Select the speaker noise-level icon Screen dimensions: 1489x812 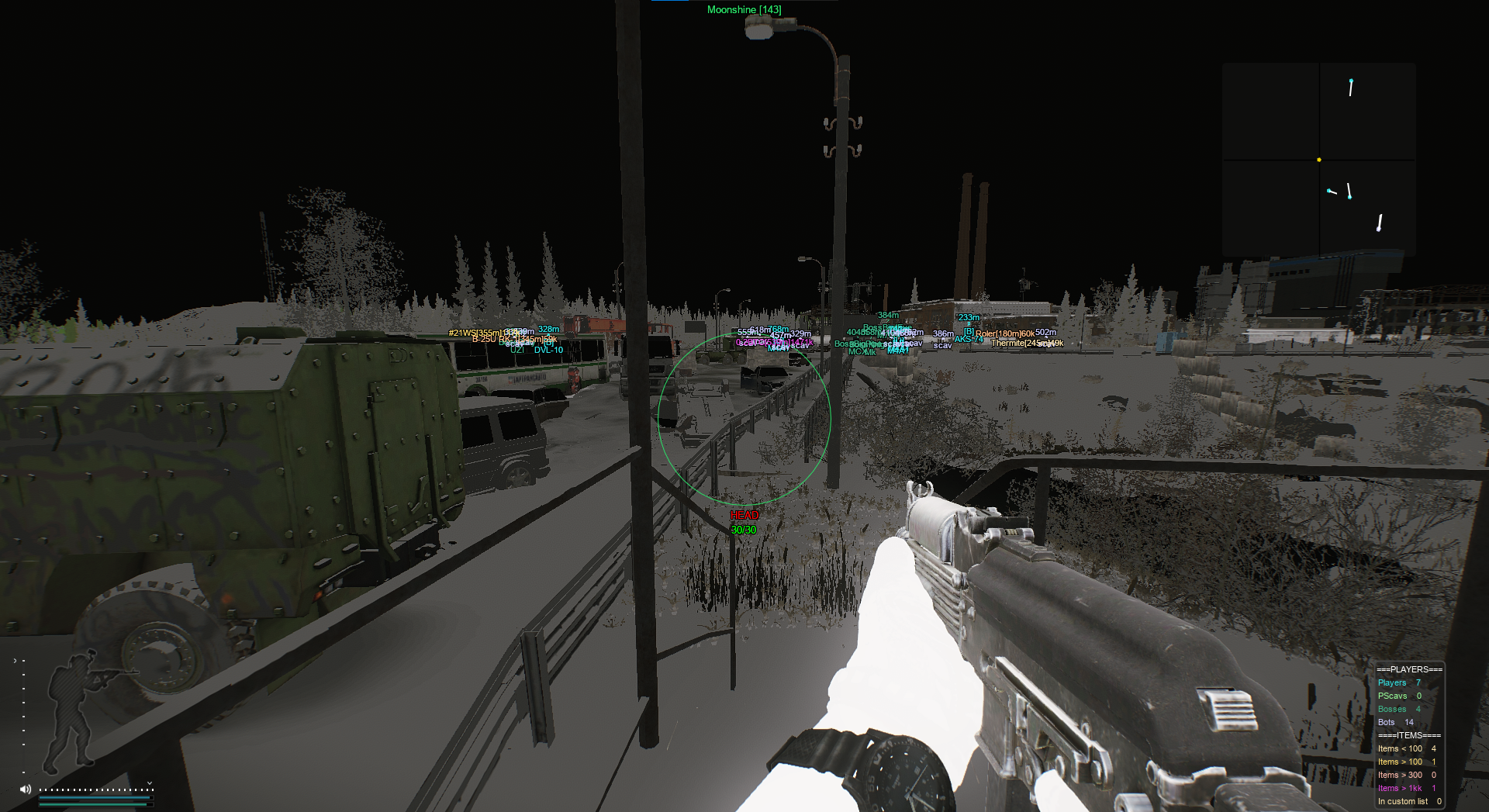pyautogui.click(x=26, y=789)
